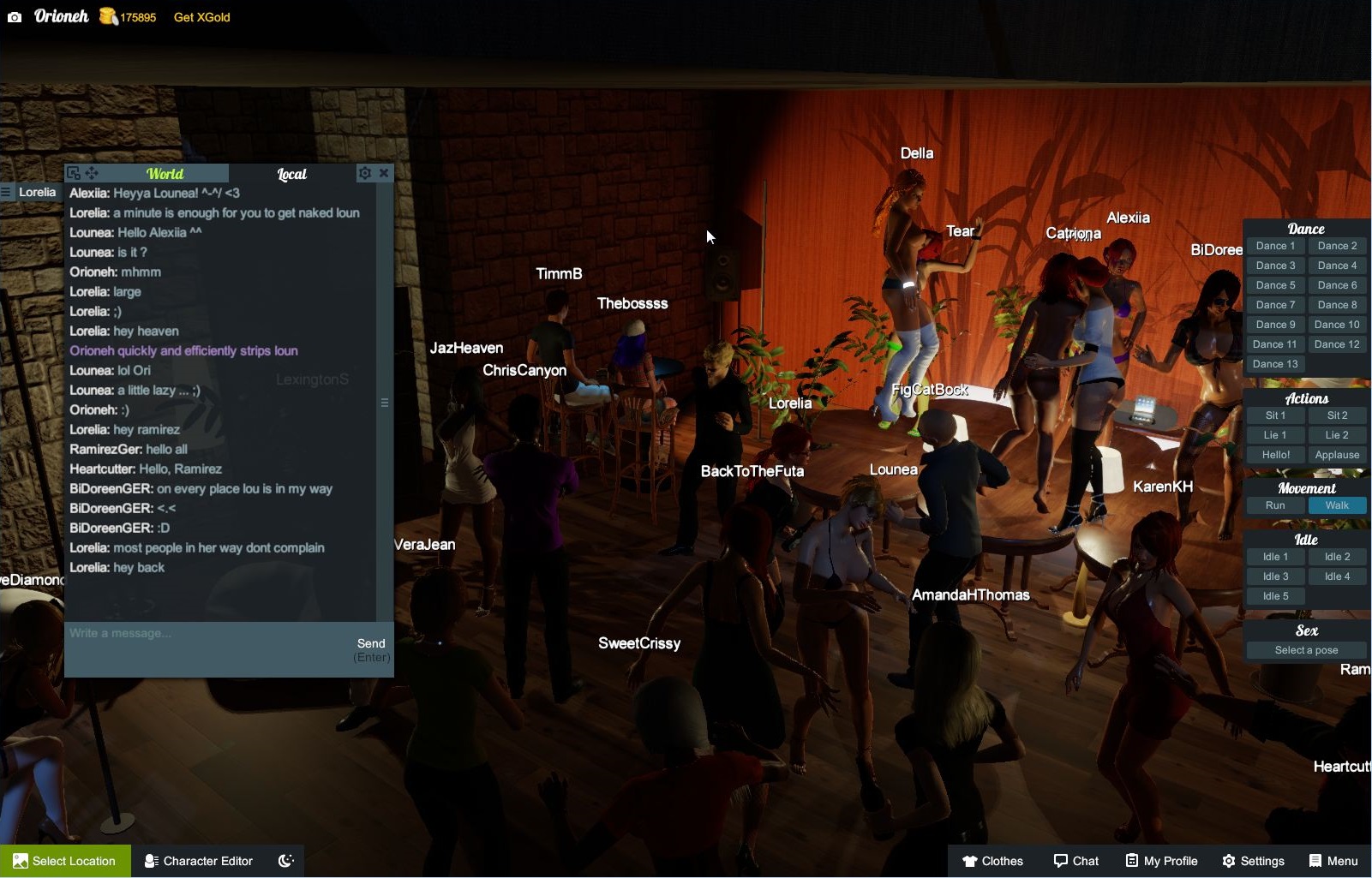Open the game Menu
This screenshot has width=1372, height=878.
[x=1333, y=860]
